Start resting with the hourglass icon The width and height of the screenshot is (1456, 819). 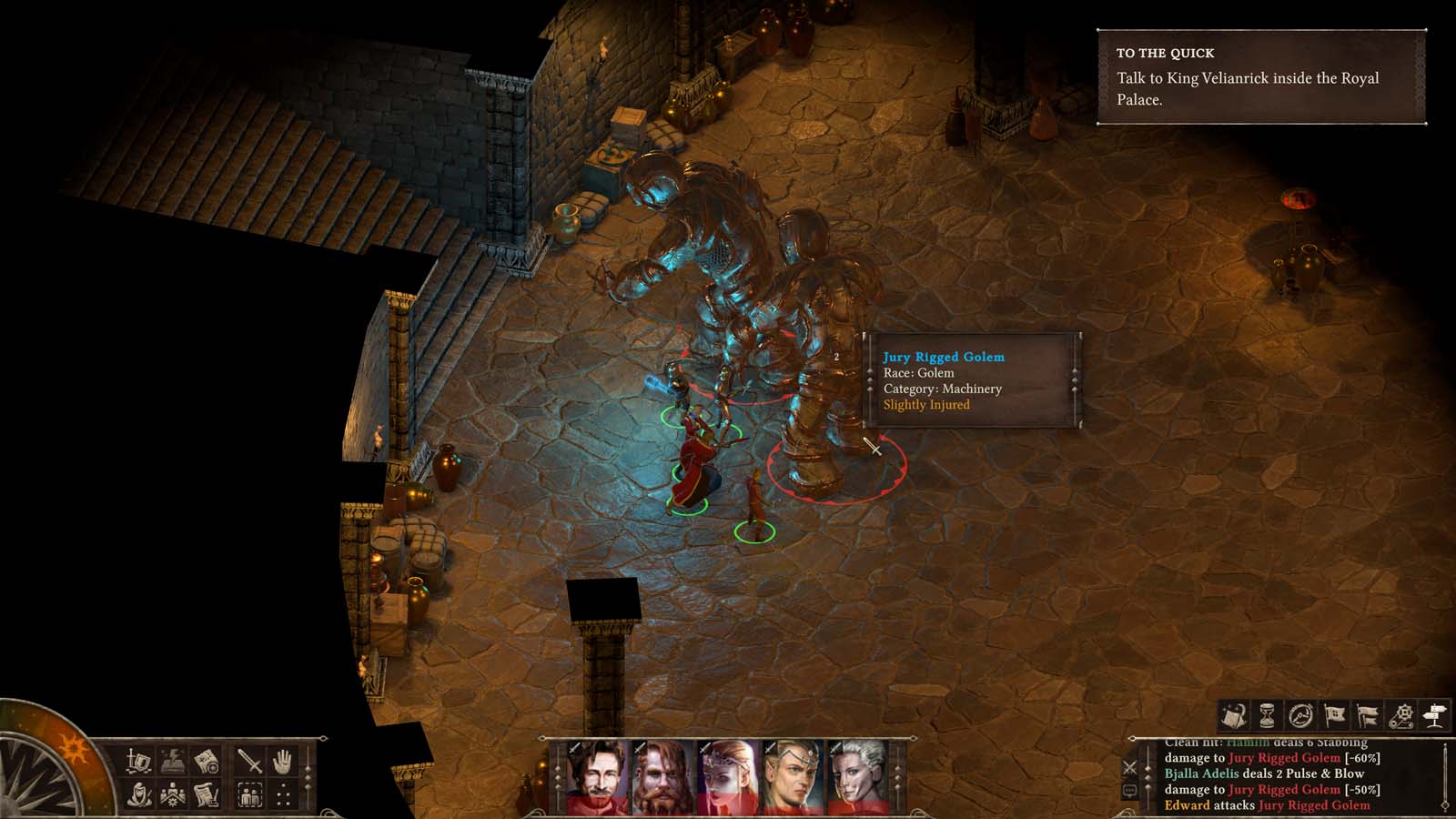click(x=1267, y=713)
